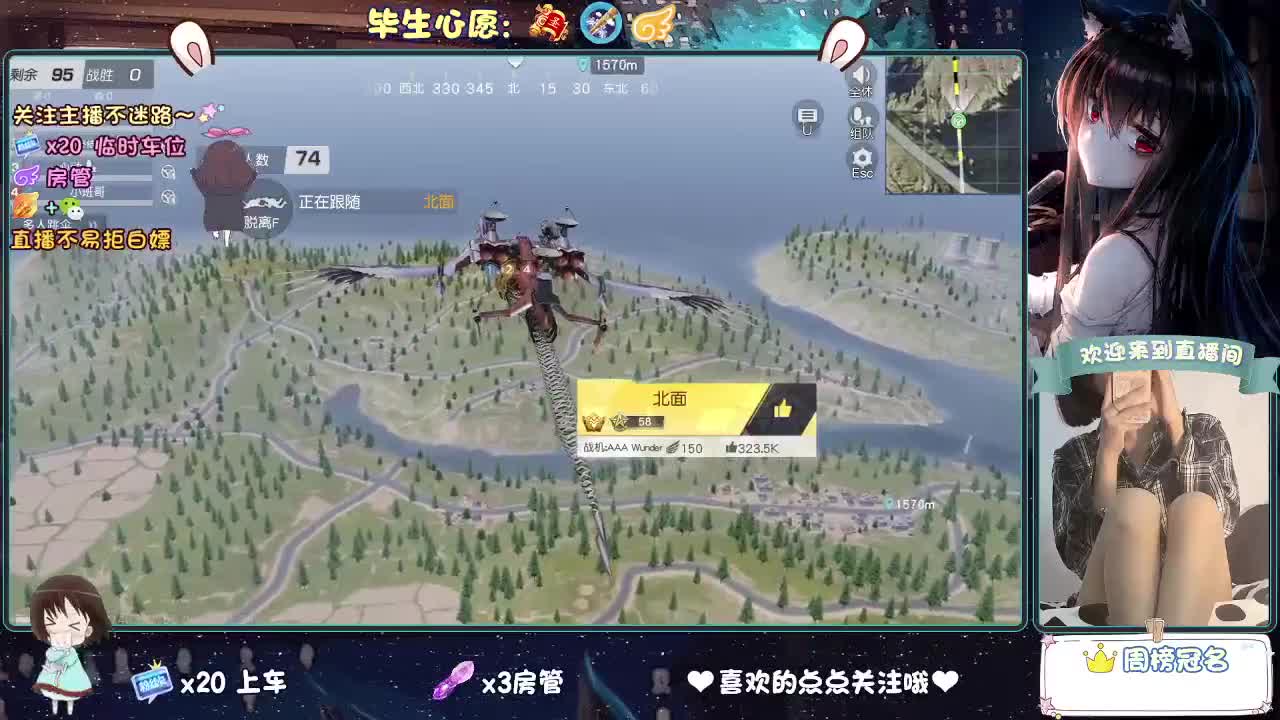
Task: Give a thumbs up on the 北面 plate
Action: [782, 406]
